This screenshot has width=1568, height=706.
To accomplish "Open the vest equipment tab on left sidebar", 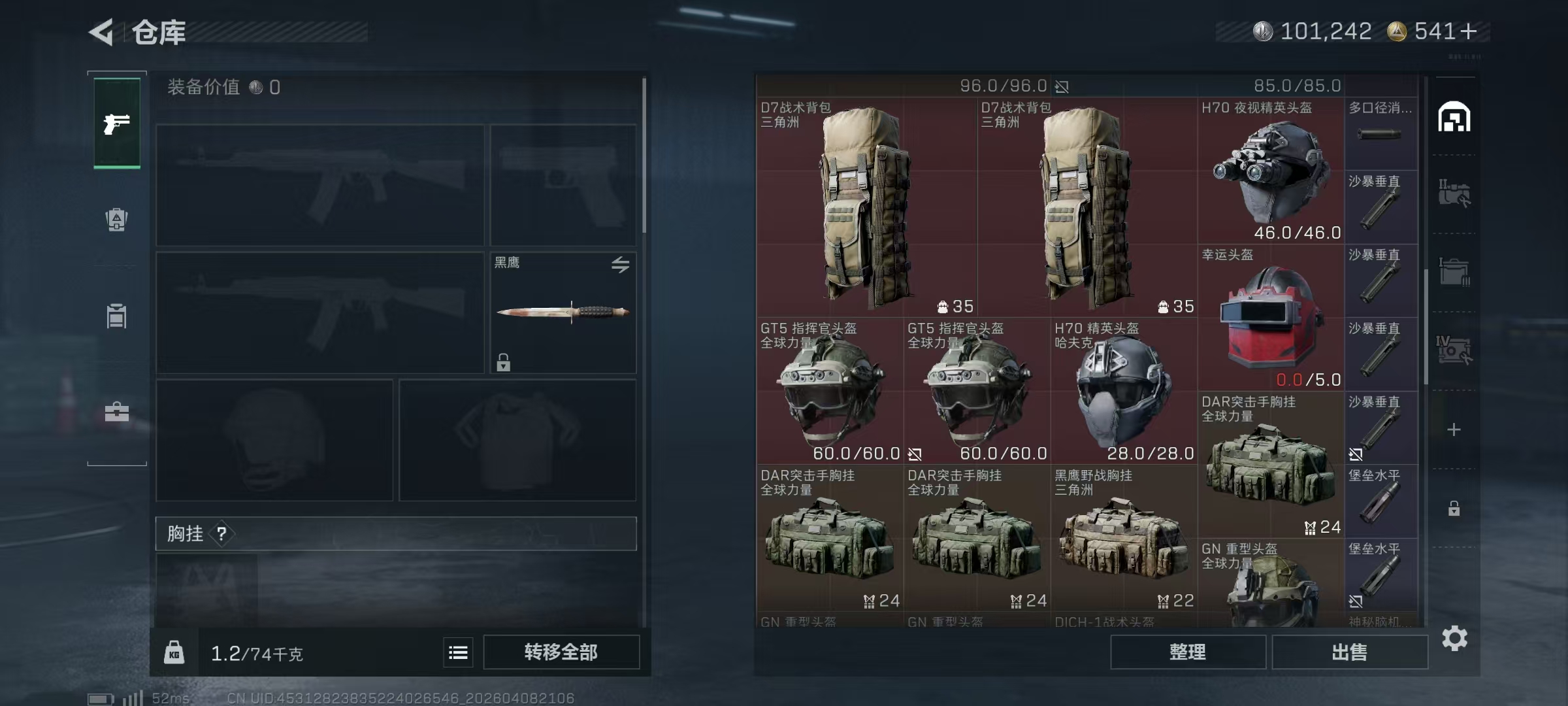I will coord(116,316).
